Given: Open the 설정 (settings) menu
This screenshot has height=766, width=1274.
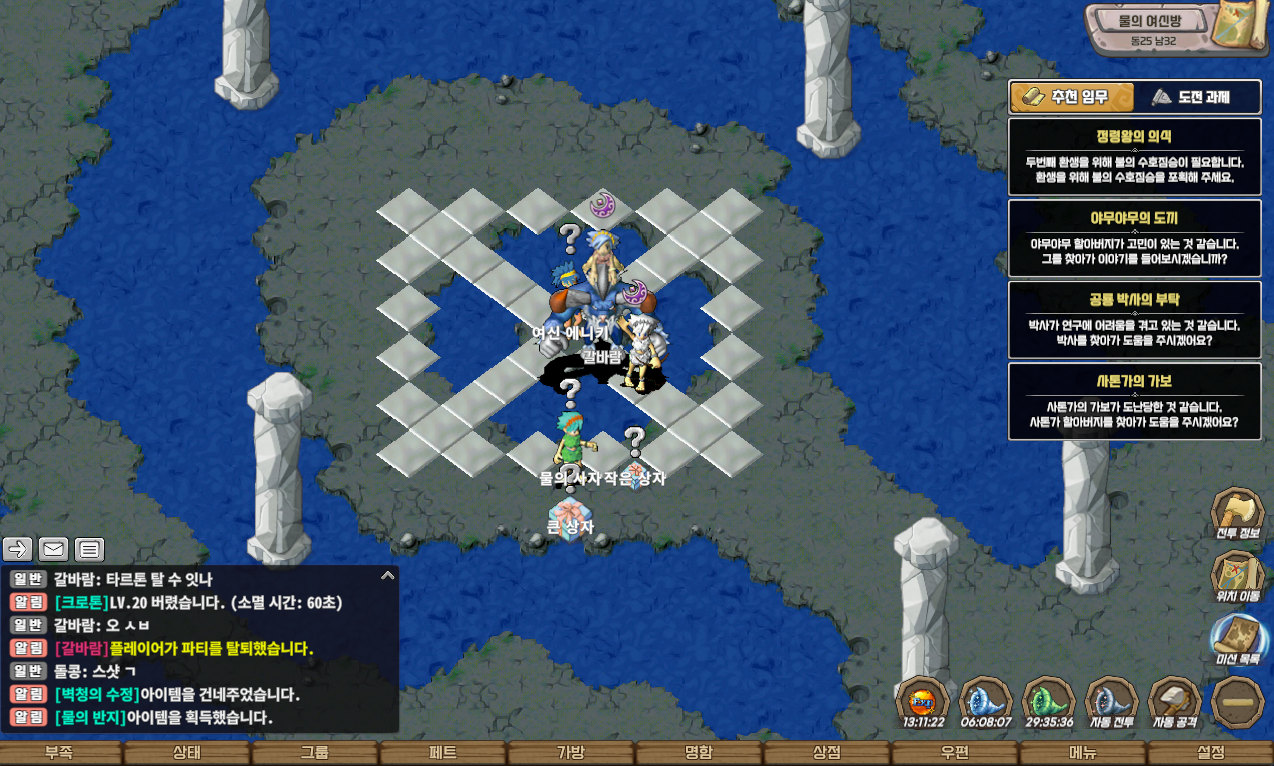Looking at the screenshot, I should 1210,753.
